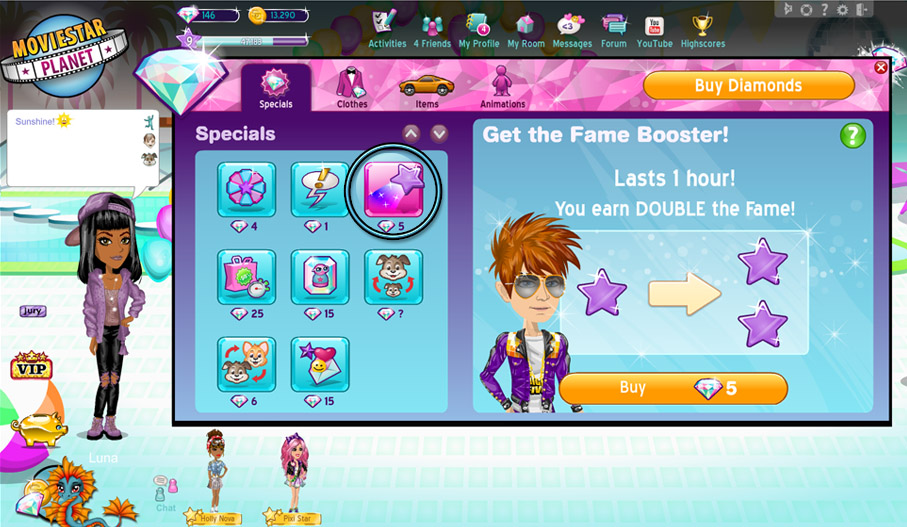Open the Messages inbox

pos(572,30)
